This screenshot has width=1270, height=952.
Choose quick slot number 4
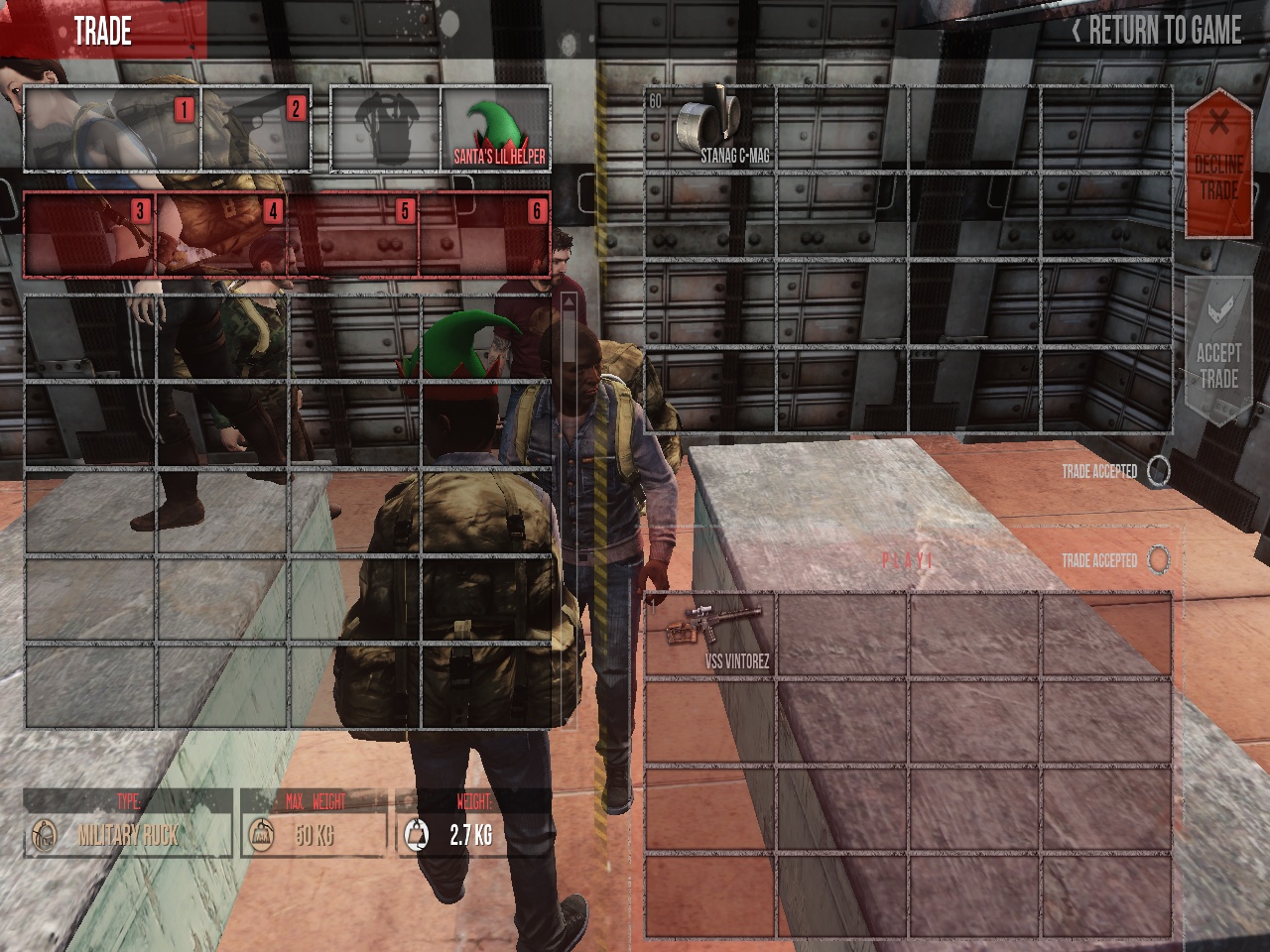pos(222,235)
